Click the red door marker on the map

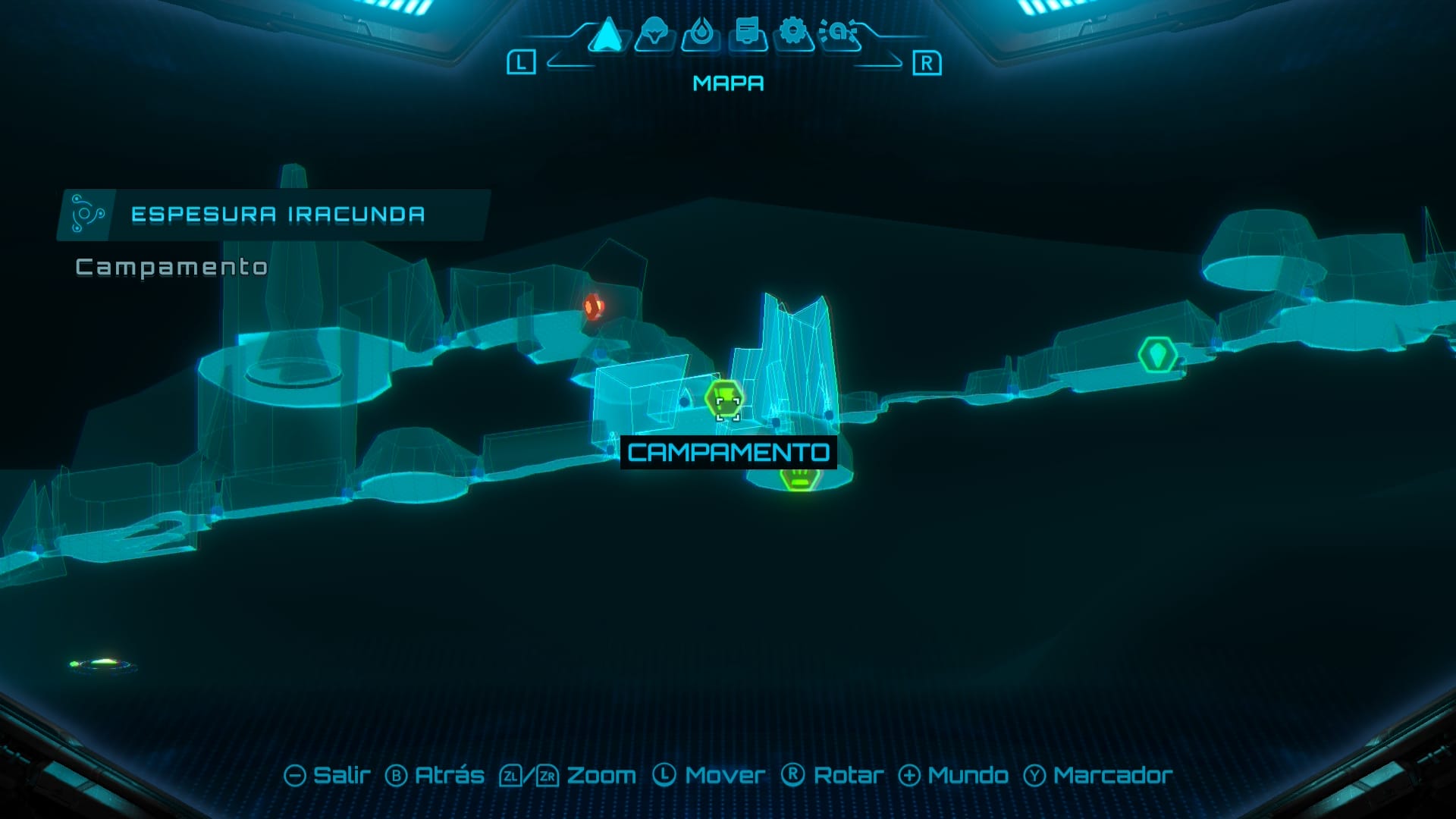point(594,306)
